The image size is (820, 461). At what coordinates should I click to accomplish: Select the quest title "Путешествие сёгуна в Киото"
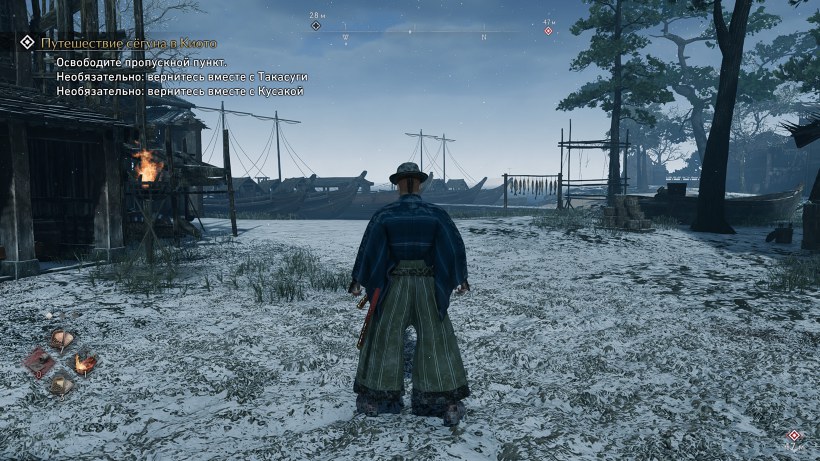tap(127, 44)
